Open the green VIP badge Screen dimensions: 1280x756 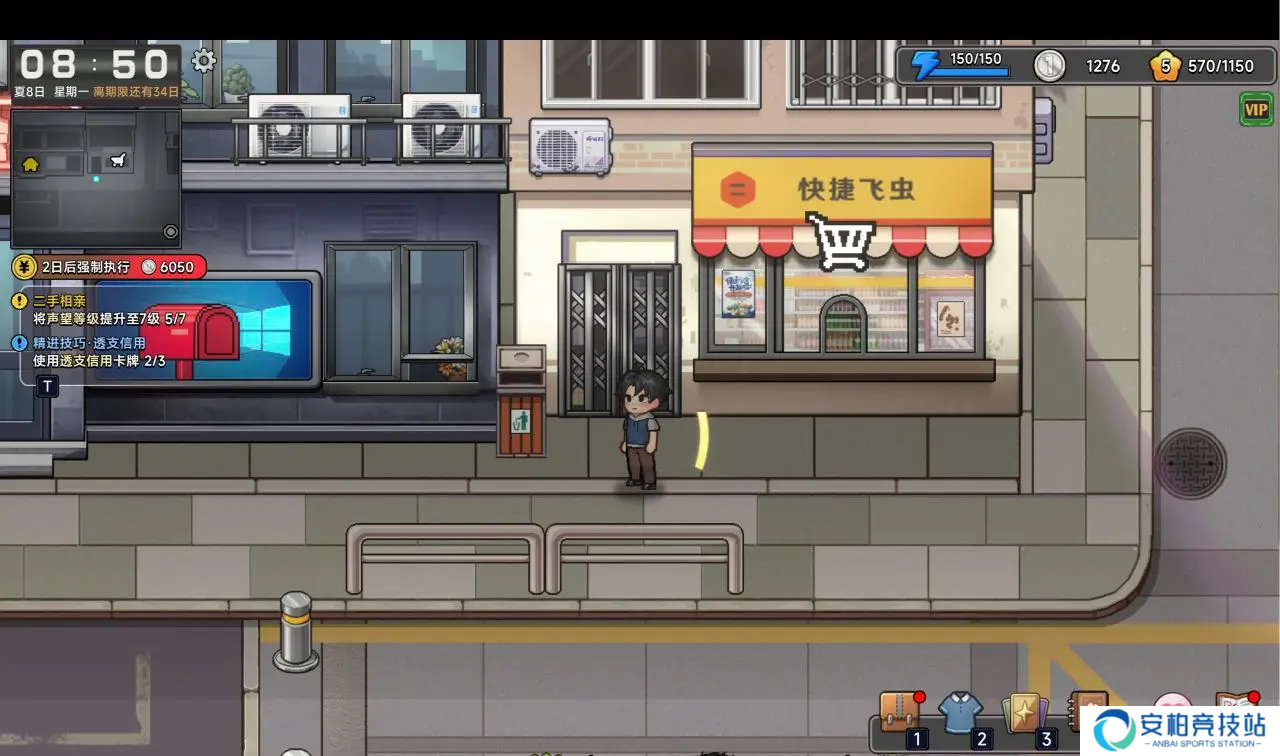pos(1256,109)
